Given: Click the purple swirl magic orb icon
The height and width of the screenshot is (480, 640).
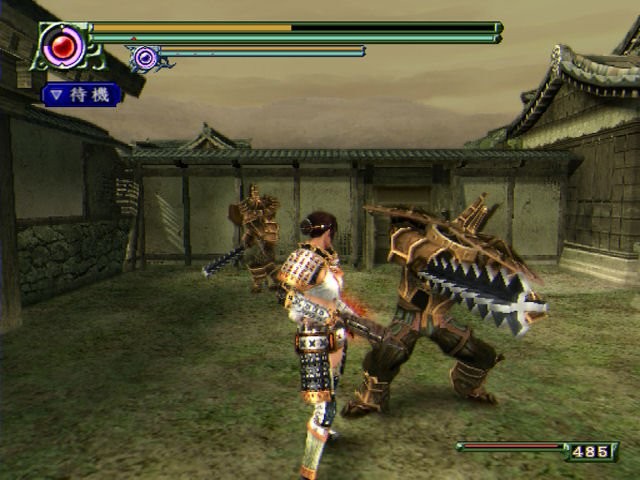Looking at the screenshot, I should [x=147, y=58].
